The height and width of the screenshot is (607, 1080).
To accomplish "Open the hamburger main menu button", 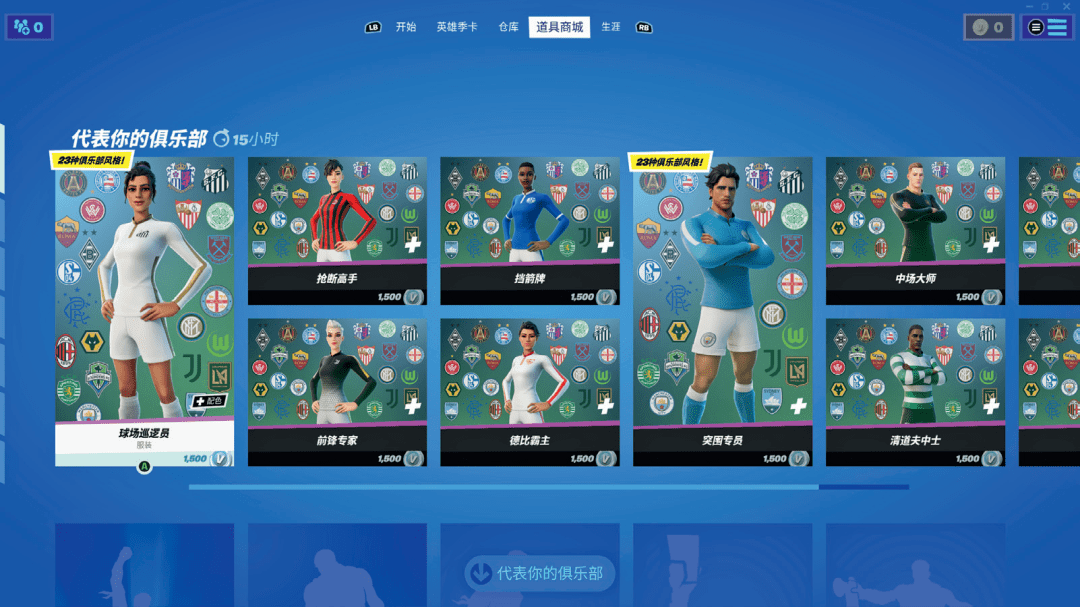I will 1046,27.
